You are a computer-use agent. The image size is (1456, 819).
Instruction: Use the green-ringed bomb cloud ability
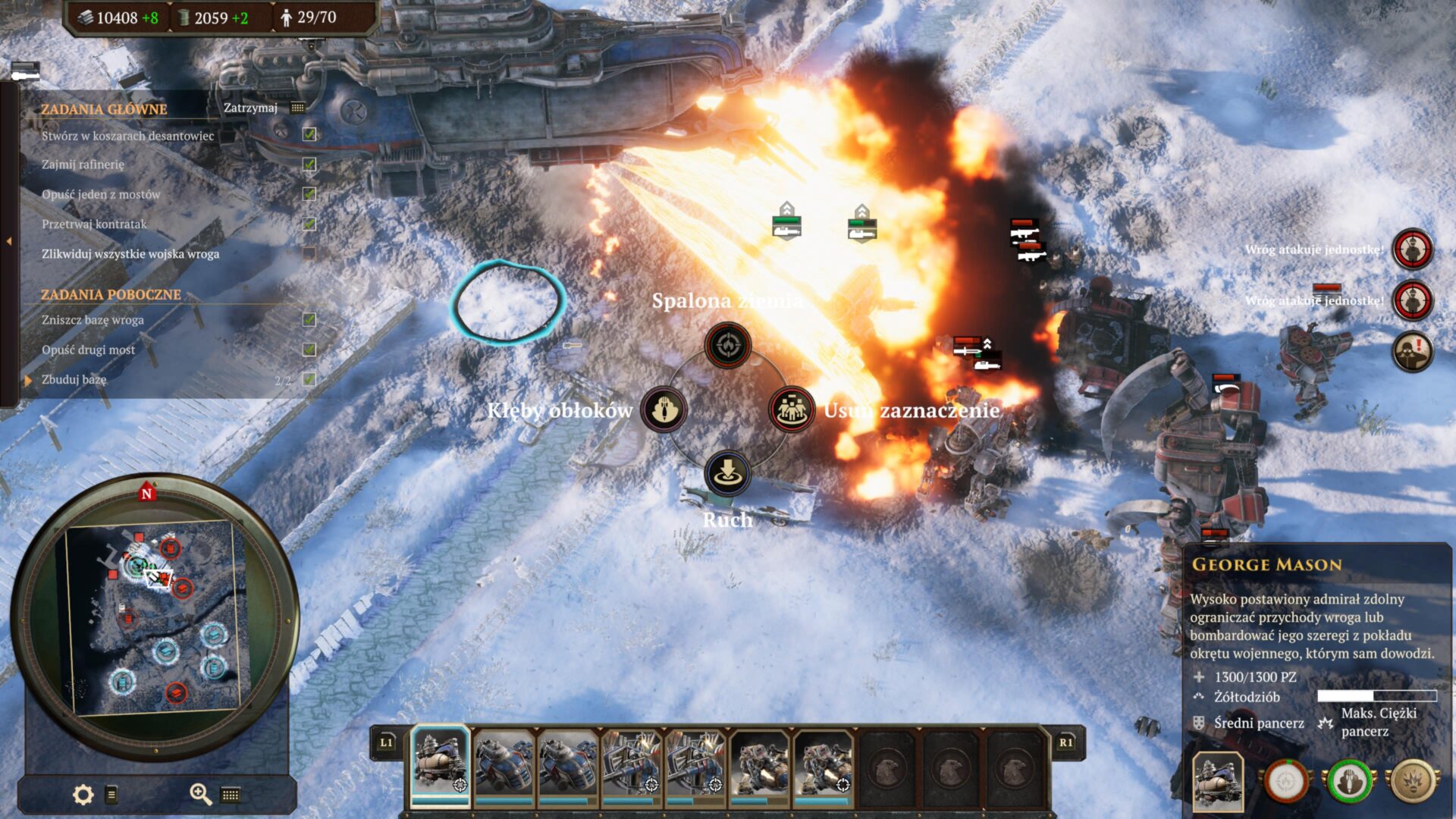pyautogui.click(x=1349, y=782)
